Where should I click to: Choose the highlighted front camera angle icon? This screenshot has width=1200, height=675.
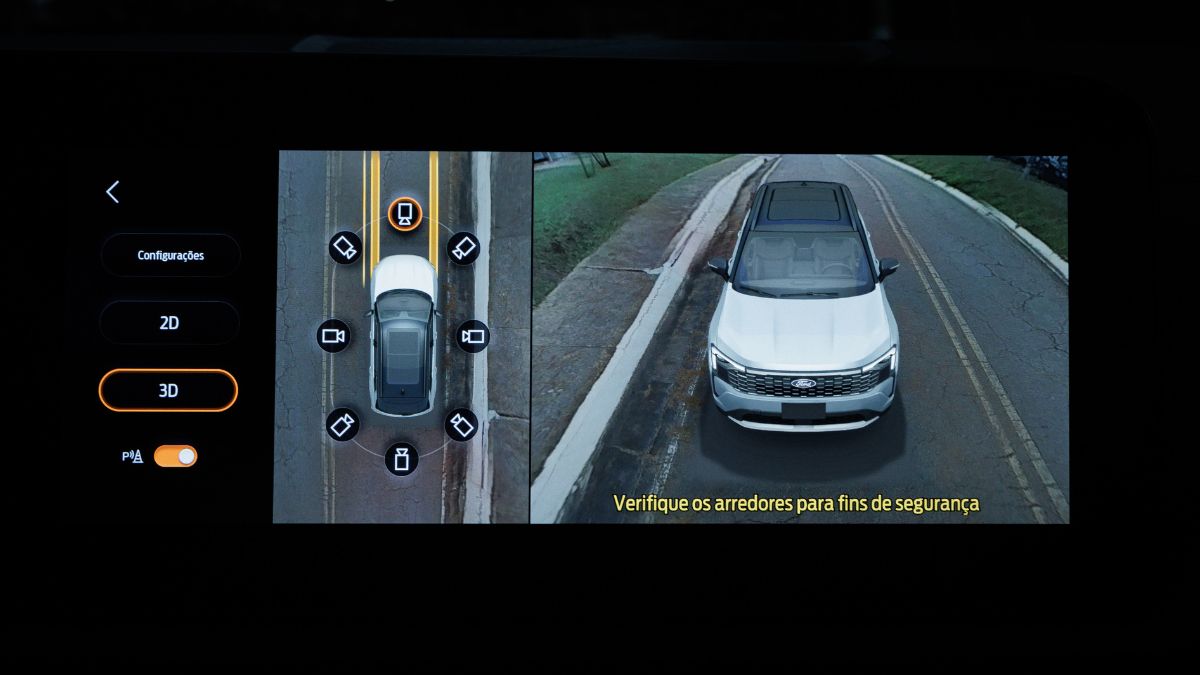pos(404,213)
